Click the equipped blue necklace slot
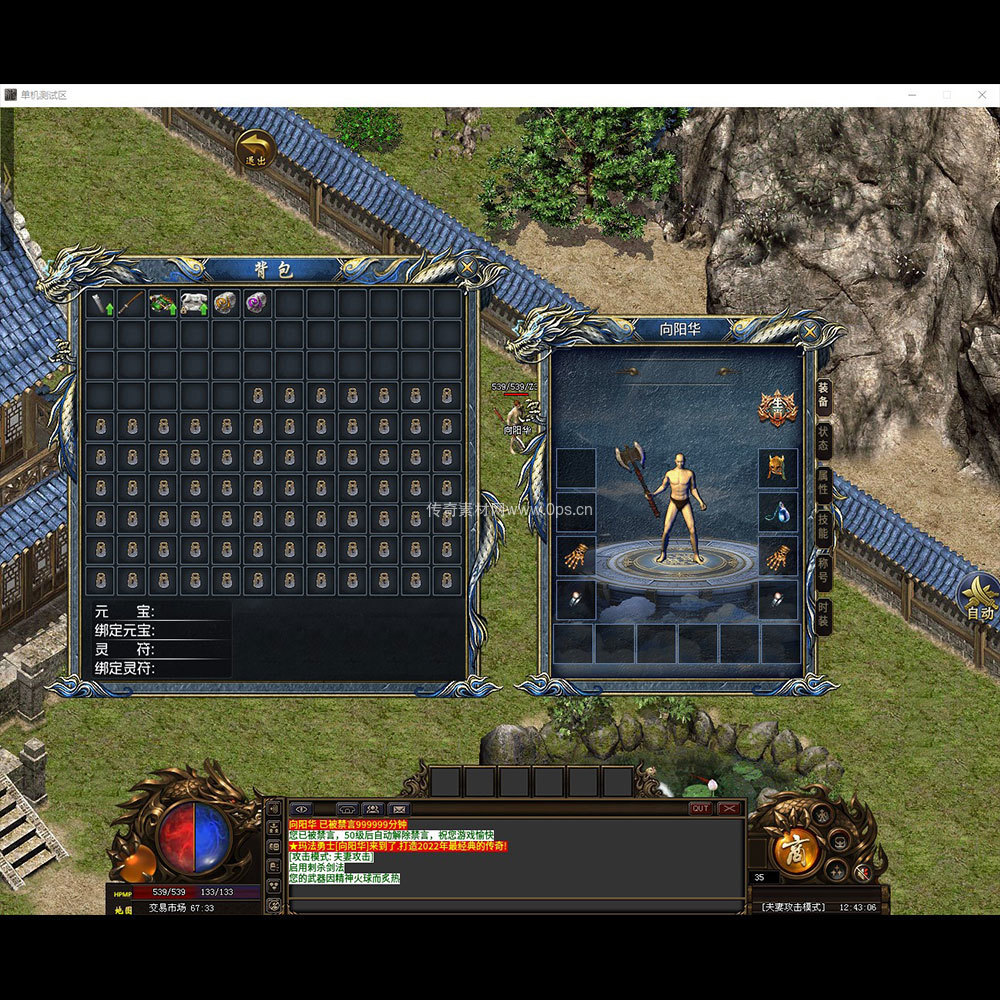Screen dimensions: 1000x1000 coord(777,512)
